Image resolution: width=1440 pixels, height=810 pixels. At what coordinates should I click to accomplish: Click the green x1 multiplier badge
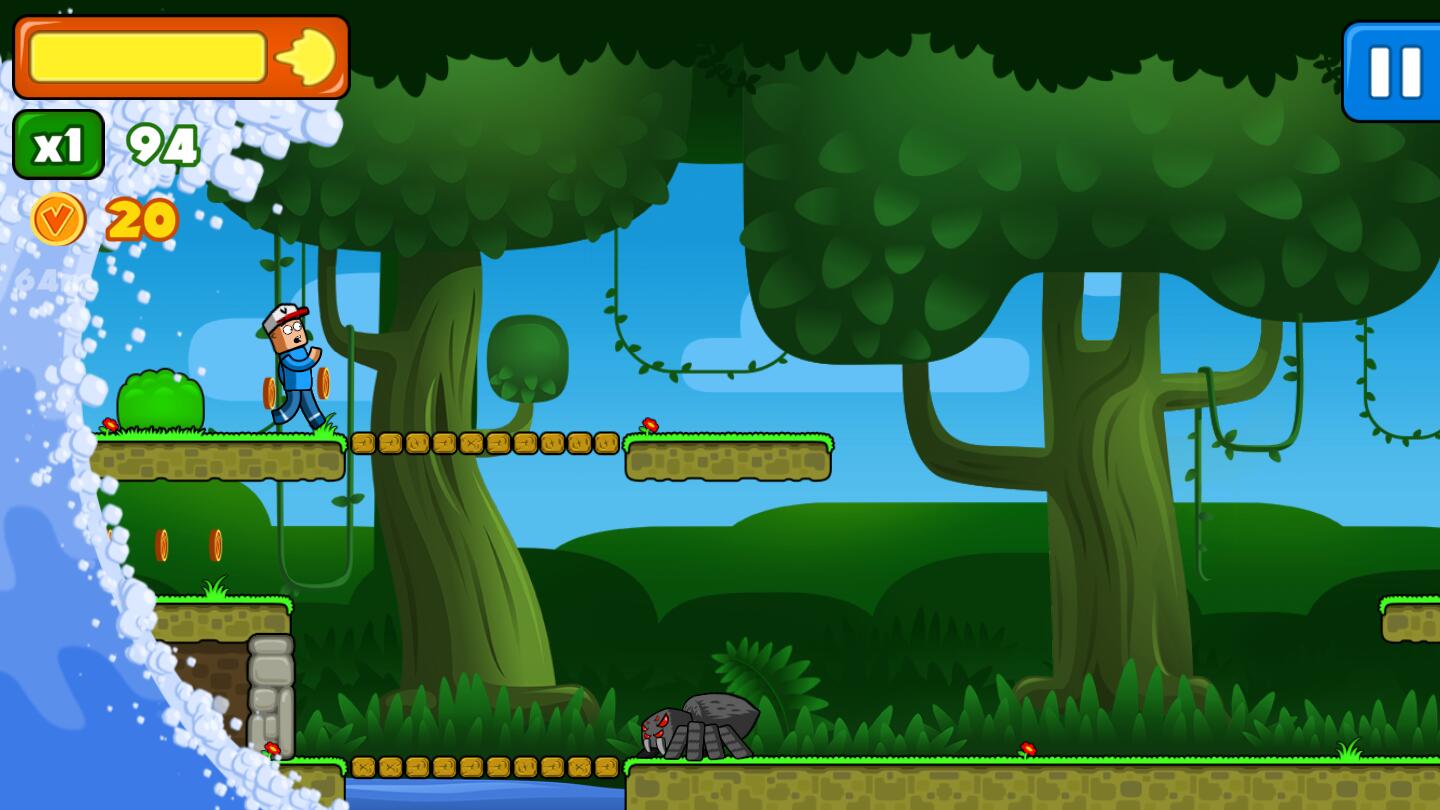(57, 143)
